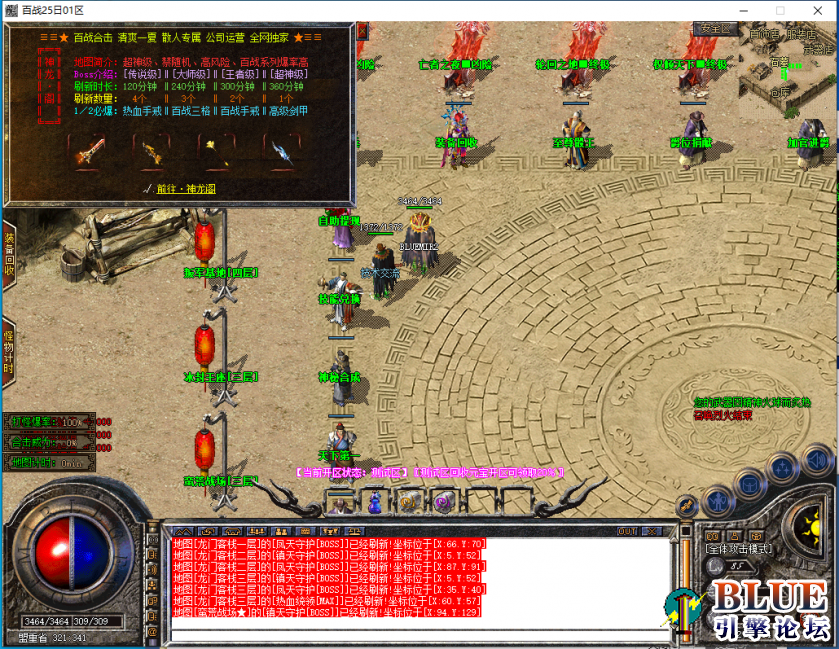Toggle the 全体攻击模式 attack mode
The width and height of the screenshot is (839, 649).
coord(738,549)
